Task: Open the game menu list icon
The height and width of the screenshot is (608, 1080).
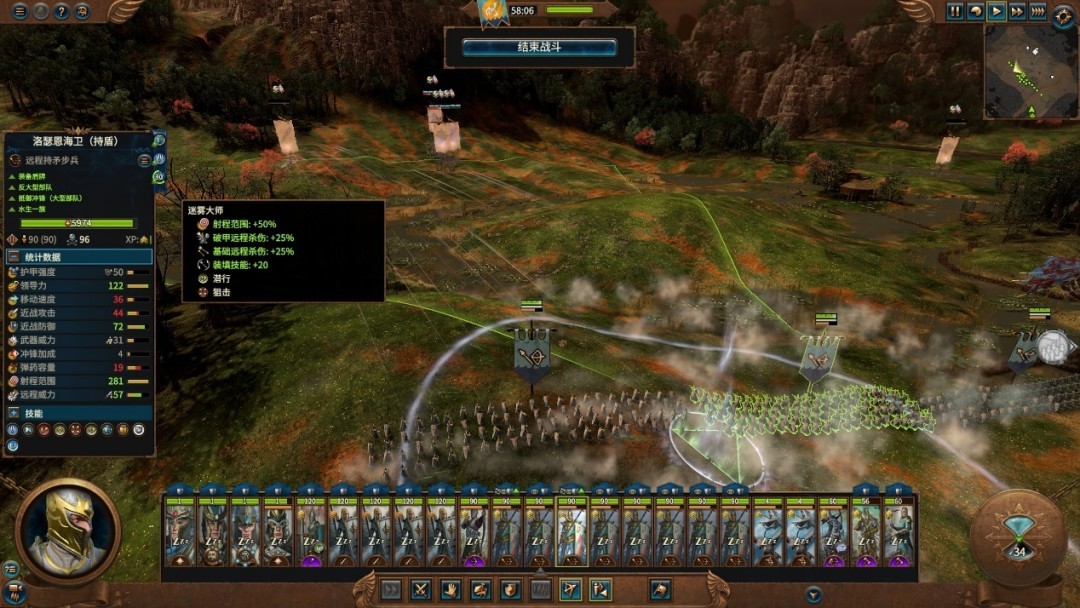Action: (20, 12)
